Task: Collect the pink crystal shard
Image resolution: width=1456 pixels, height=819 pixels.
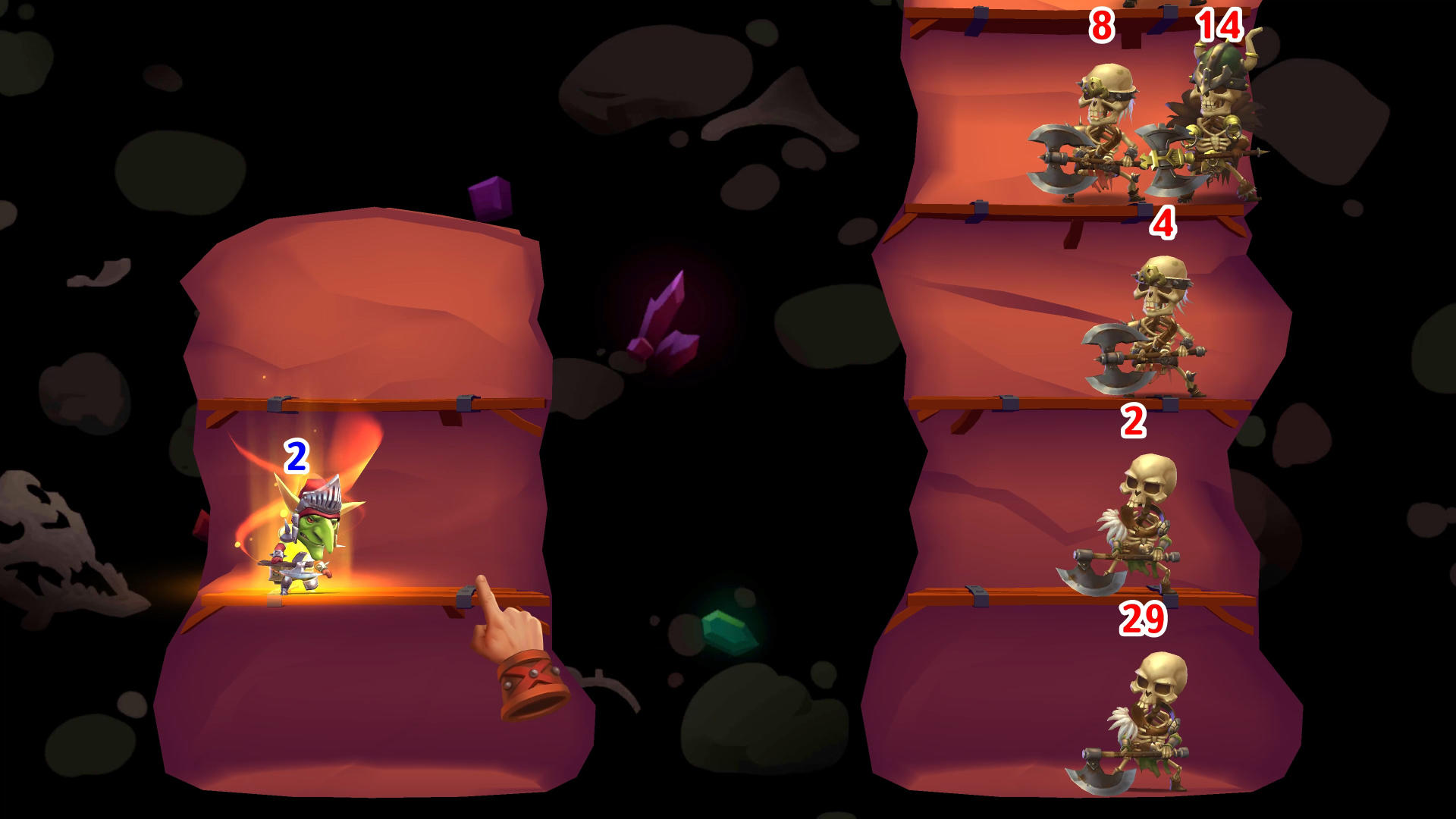Action: tap(664, 326)
